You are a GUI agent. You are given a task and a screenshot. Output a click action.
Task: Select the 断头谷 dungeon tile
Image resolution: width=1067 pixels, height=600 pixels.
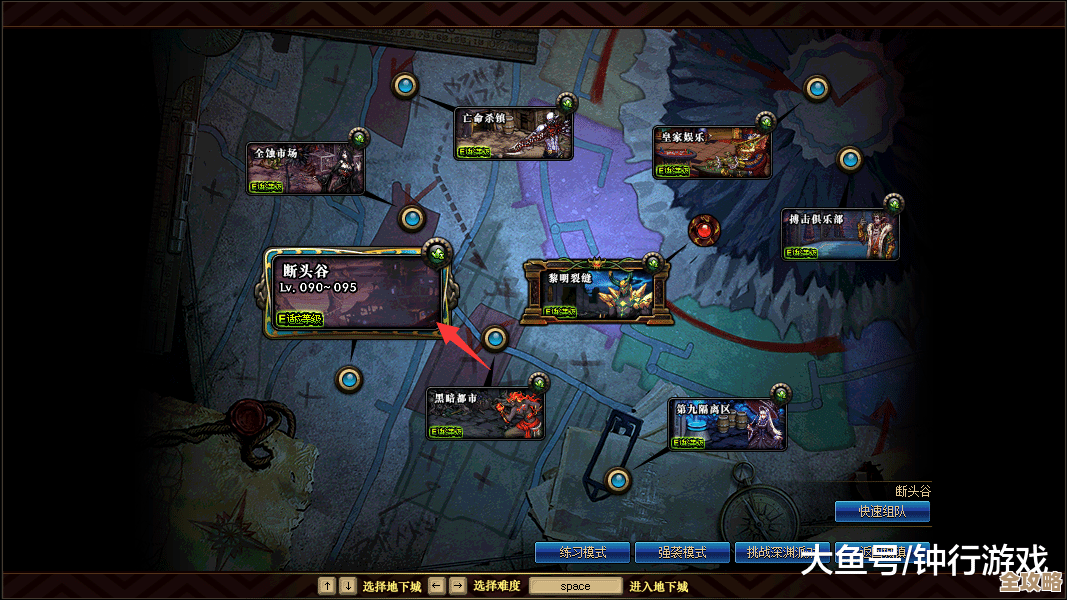(x=356, y=293)
